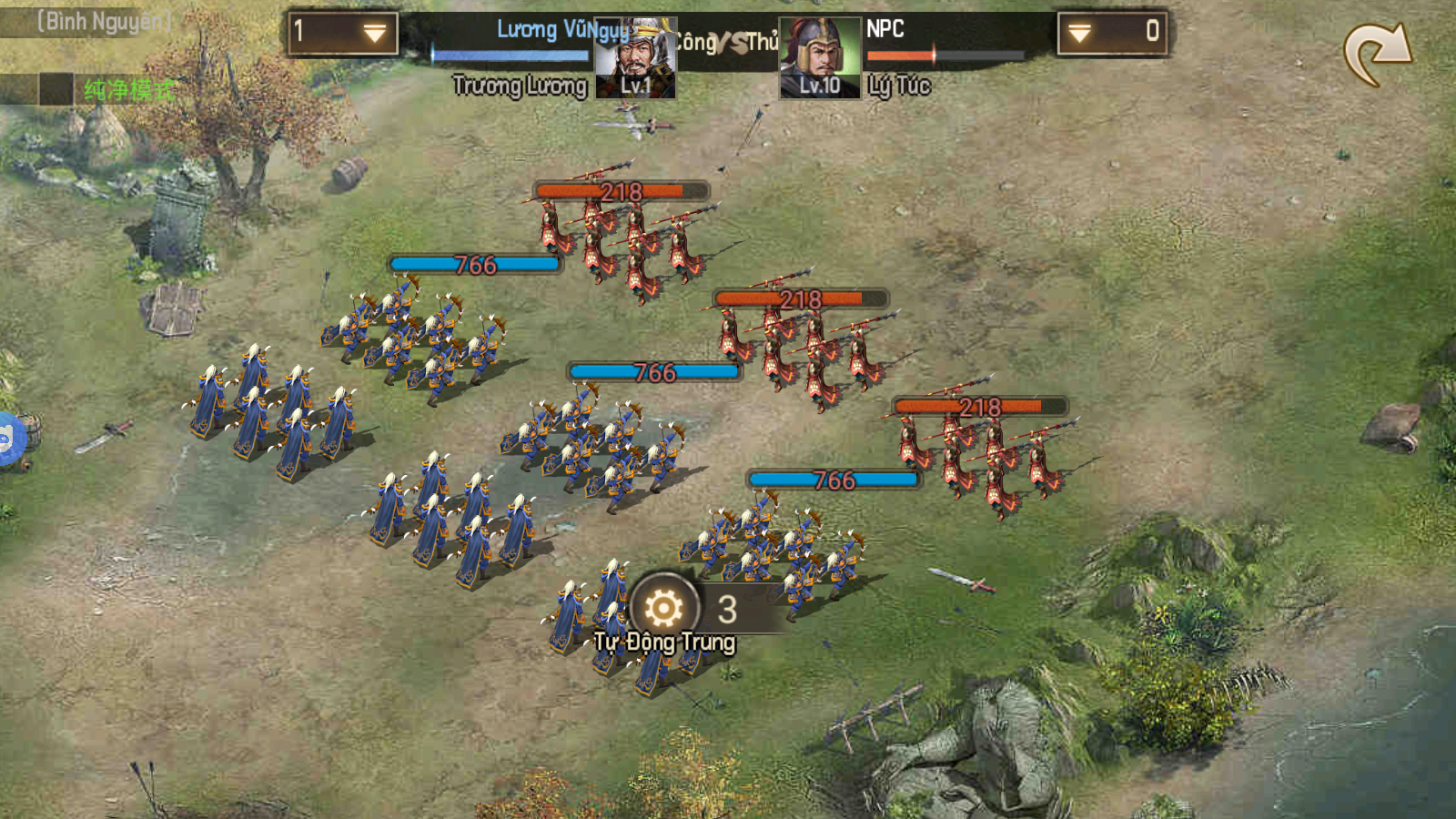Open the right dropdown showing 0
1456x819 pixels.
pos(1112,34)
